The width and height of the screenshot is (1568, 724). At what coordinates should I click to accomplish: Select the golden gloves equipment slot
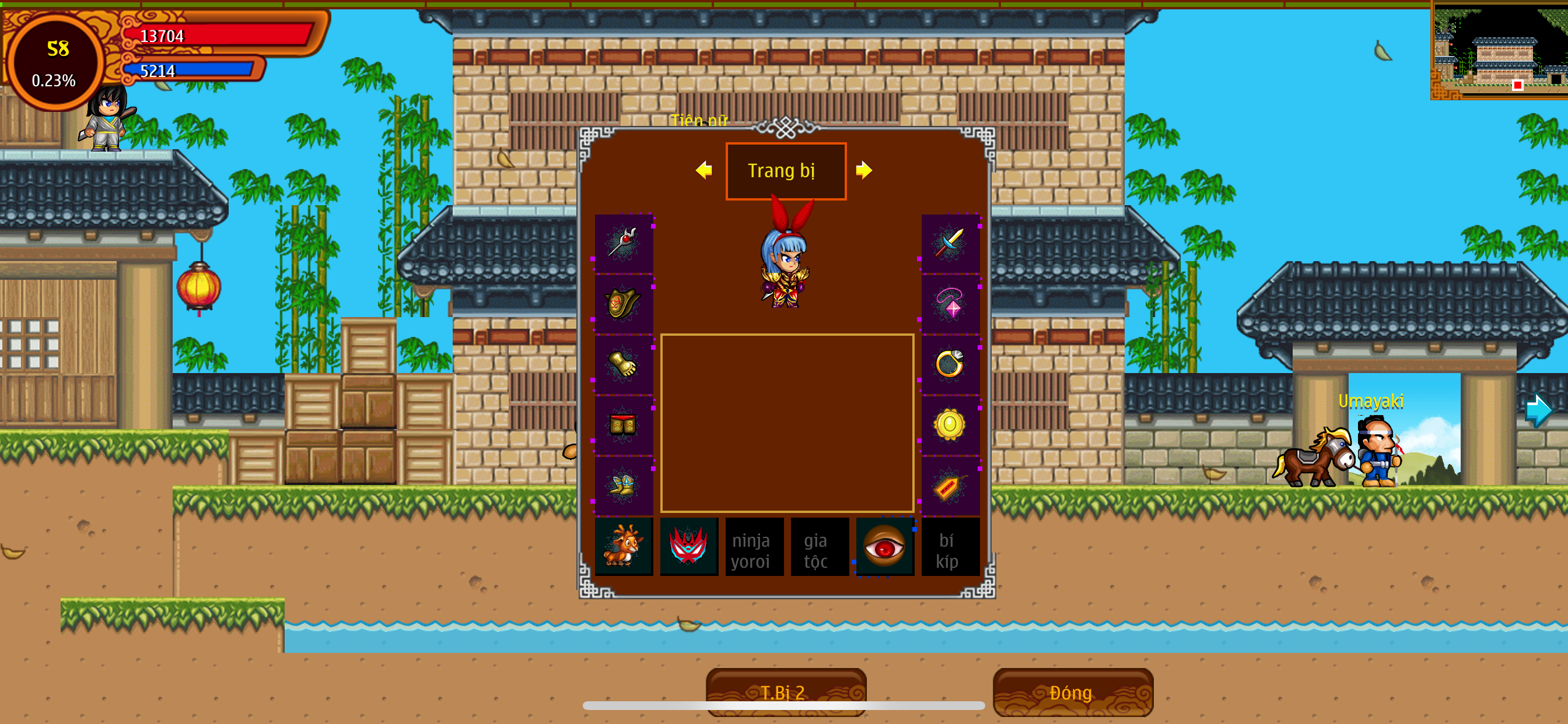coord(624,364)
